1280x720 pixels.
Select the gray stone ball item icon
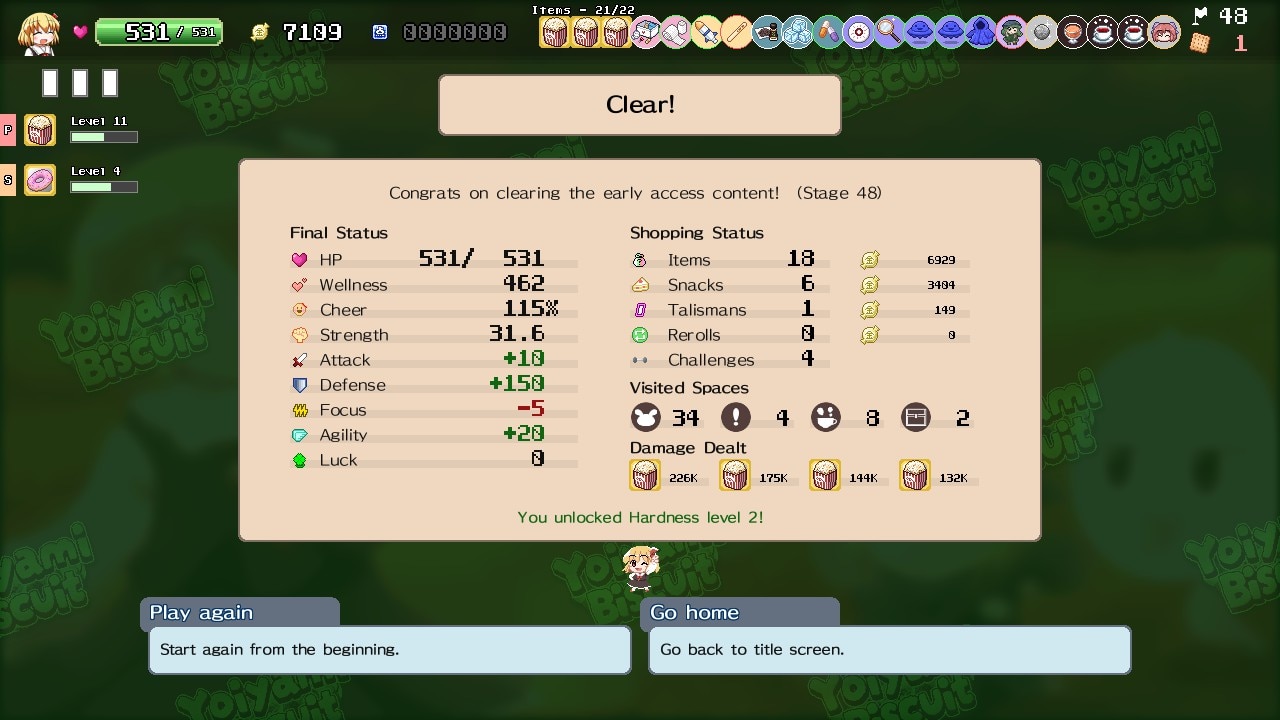click(x=1041, y=33)
